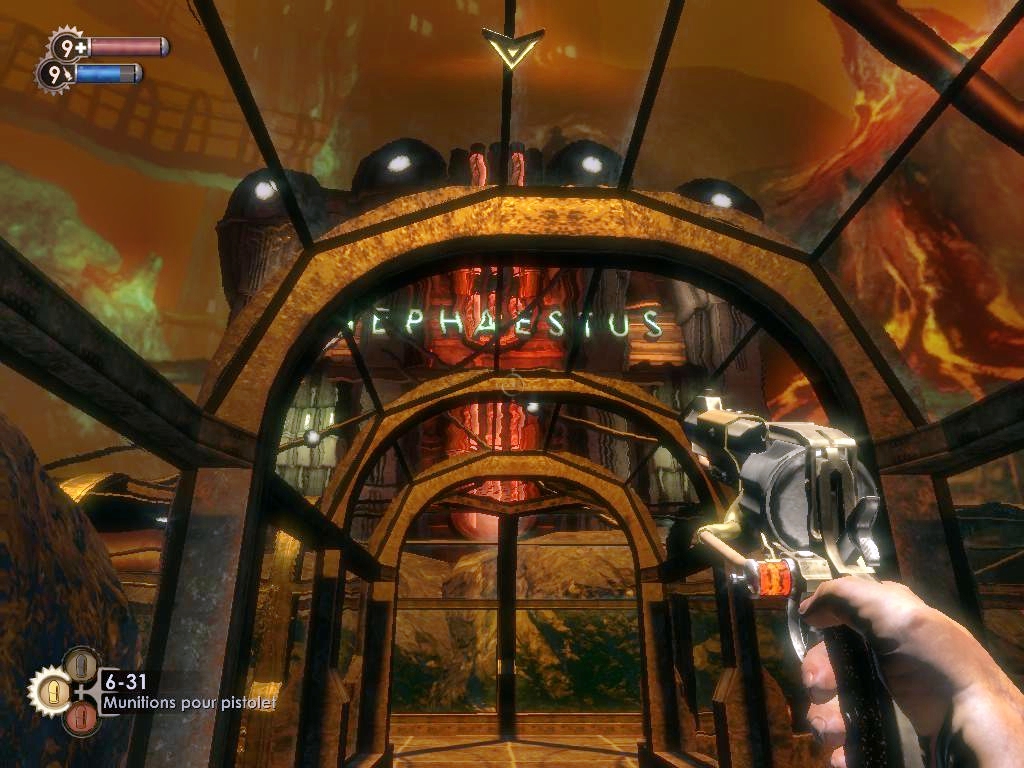Viewport: 1024px width, 768px height.
Task: Click the EVE hypo syringe gear icon
Action: pyautogui.click(x=54, y=74)
